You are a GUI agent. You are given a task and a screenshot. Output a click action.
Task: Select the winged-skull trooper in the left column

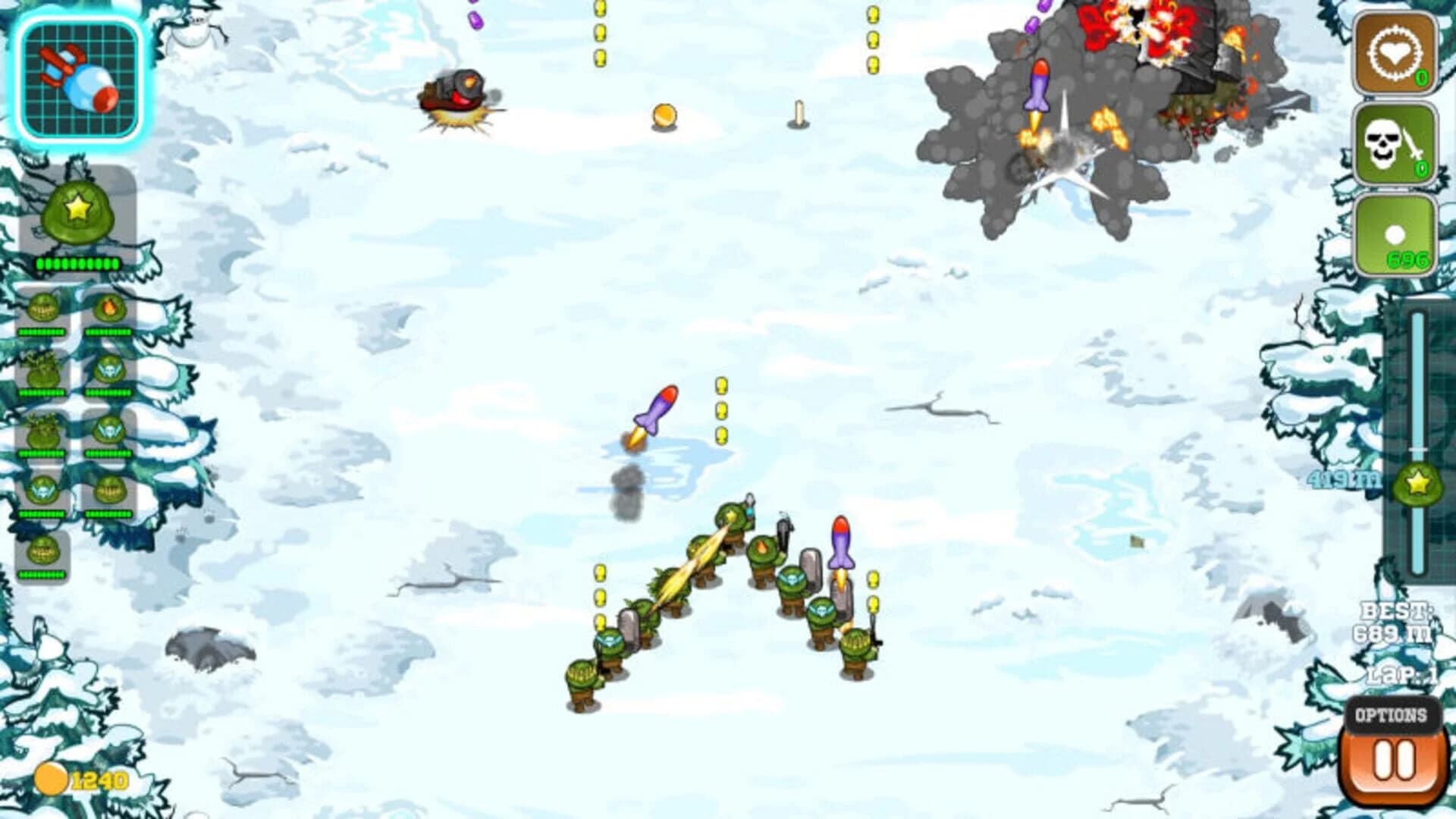pos(42,490)
